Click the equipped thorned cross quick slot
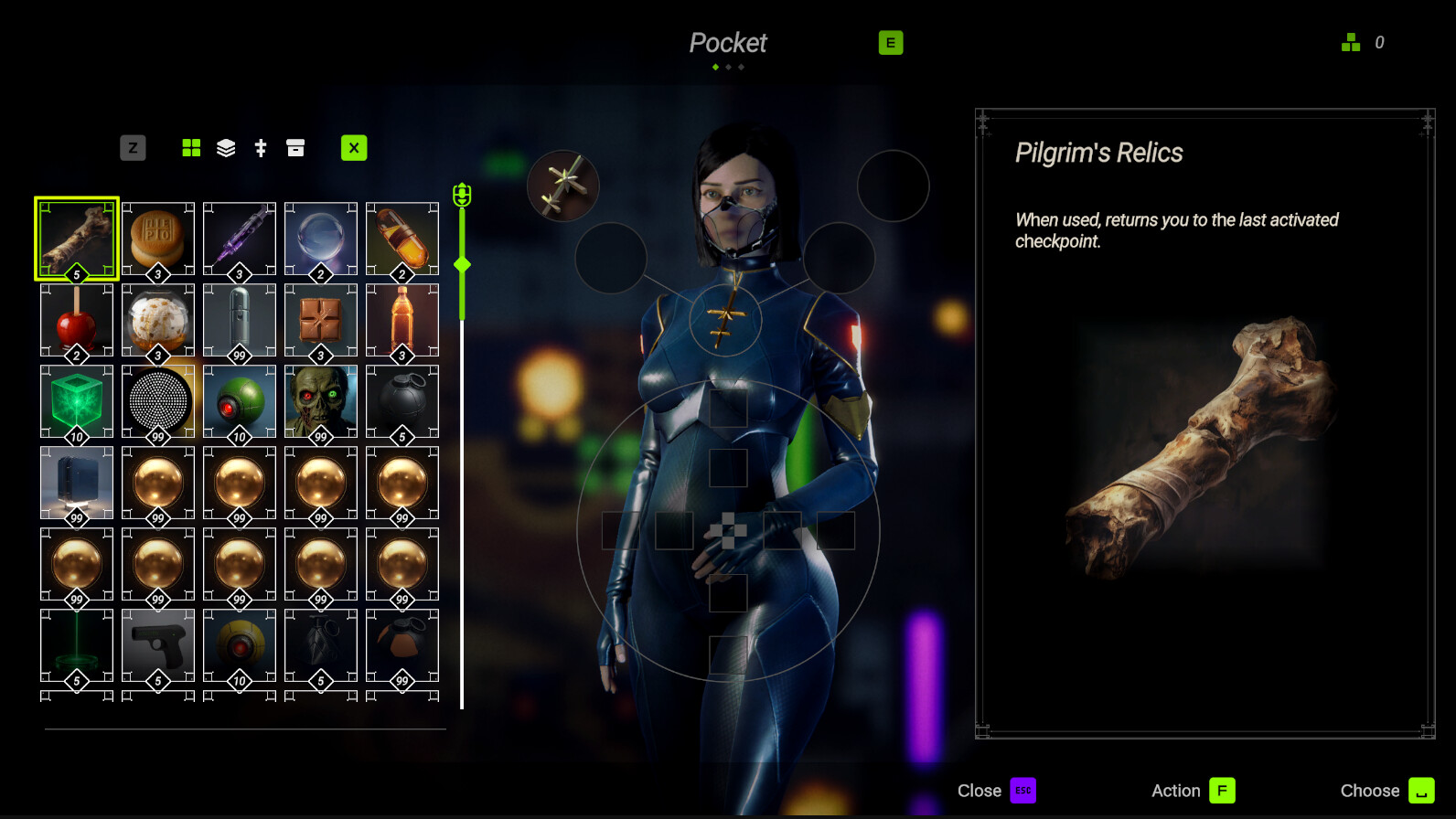Viewport: 1456px width, 819px height. point(563,186)
